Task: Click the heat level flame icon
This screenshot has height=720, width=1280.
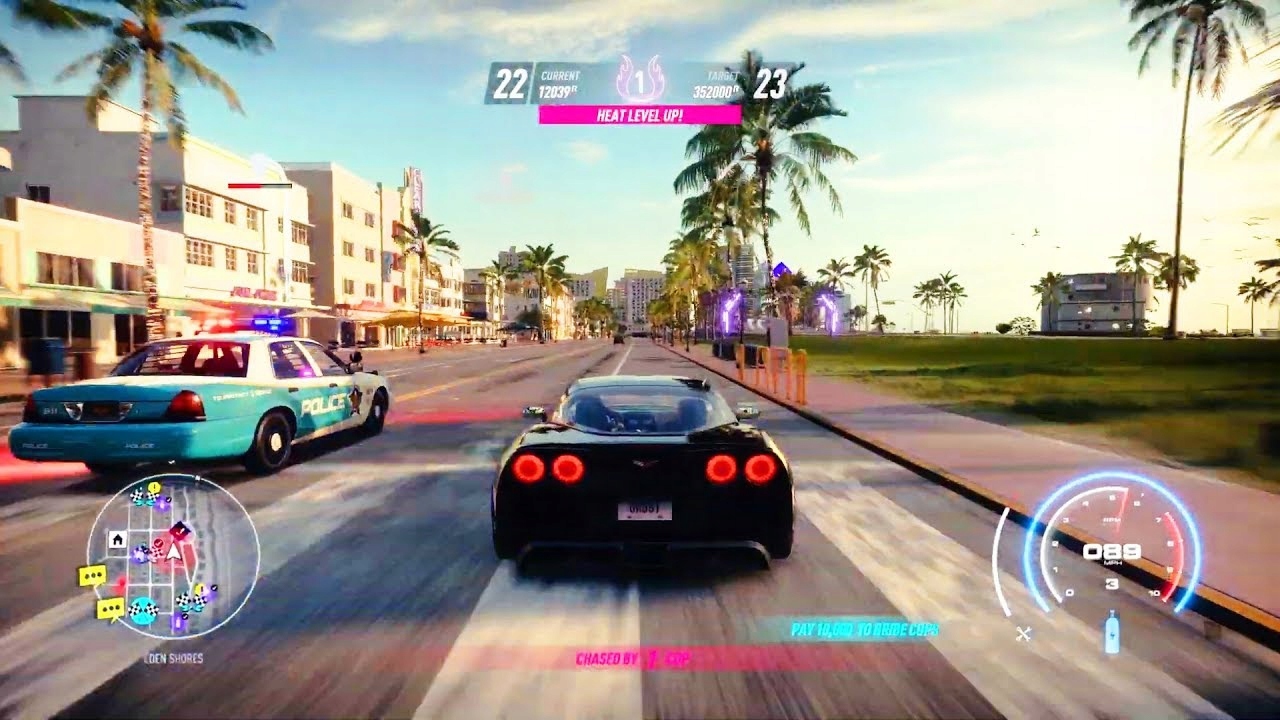Action: pos(640,78)
